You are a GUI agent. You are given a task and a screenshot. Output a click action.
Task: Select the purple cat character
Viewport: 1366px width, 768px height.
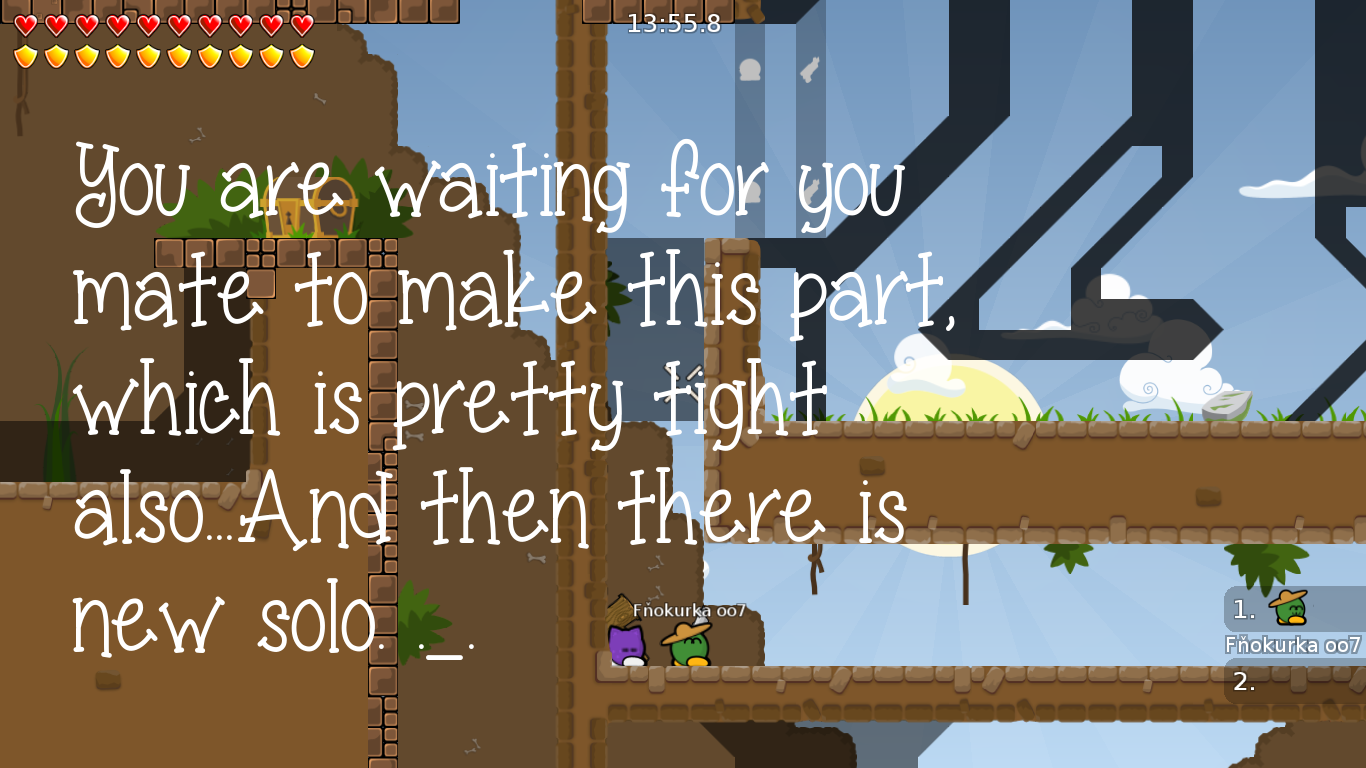click(x=627, y=647)
